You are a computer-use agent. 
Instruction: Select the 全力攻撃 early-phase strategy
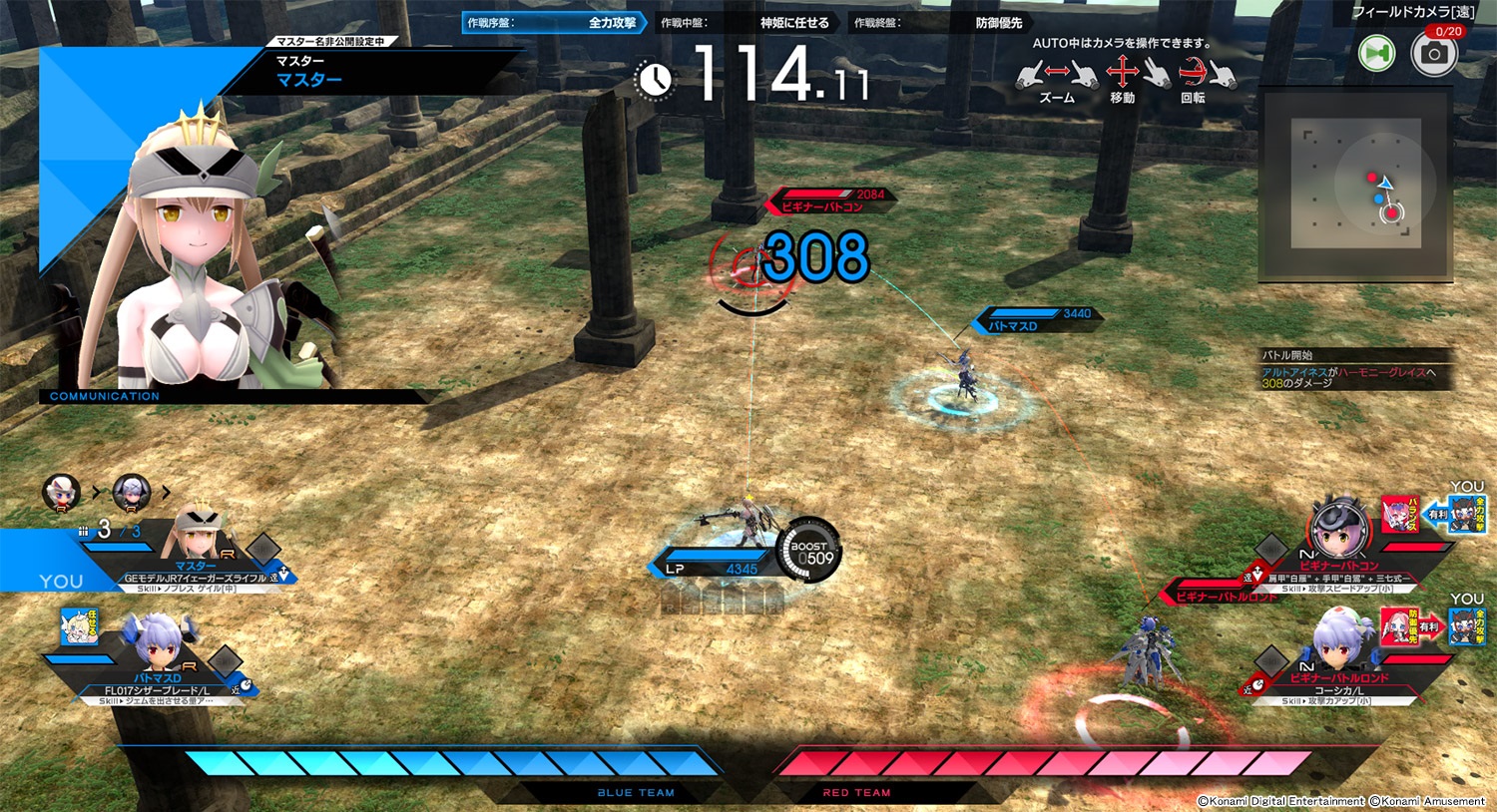pyautogui.click(x=554, y=23)
